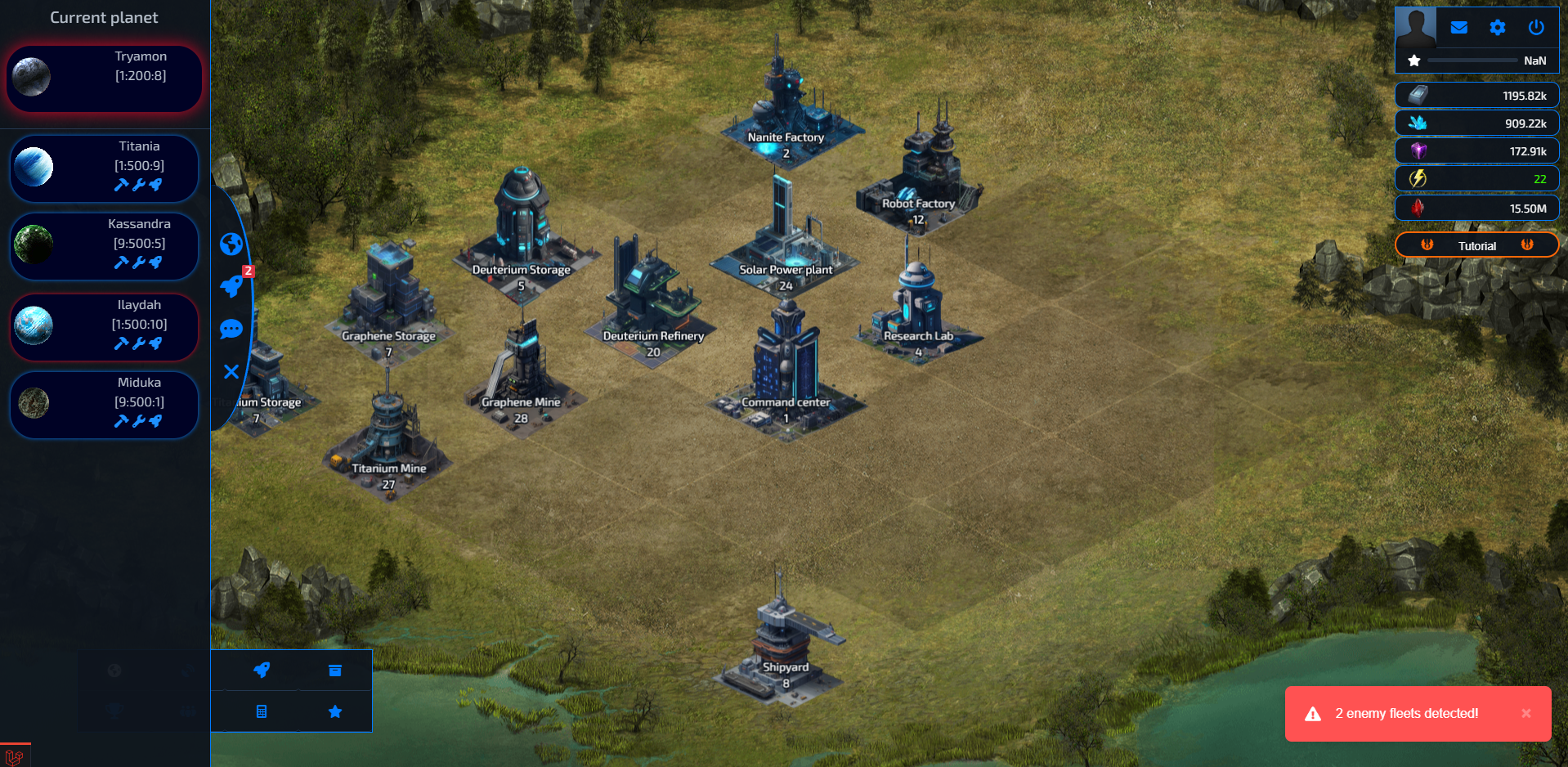Open the chat bubble icon

click(x=231, y=330)
